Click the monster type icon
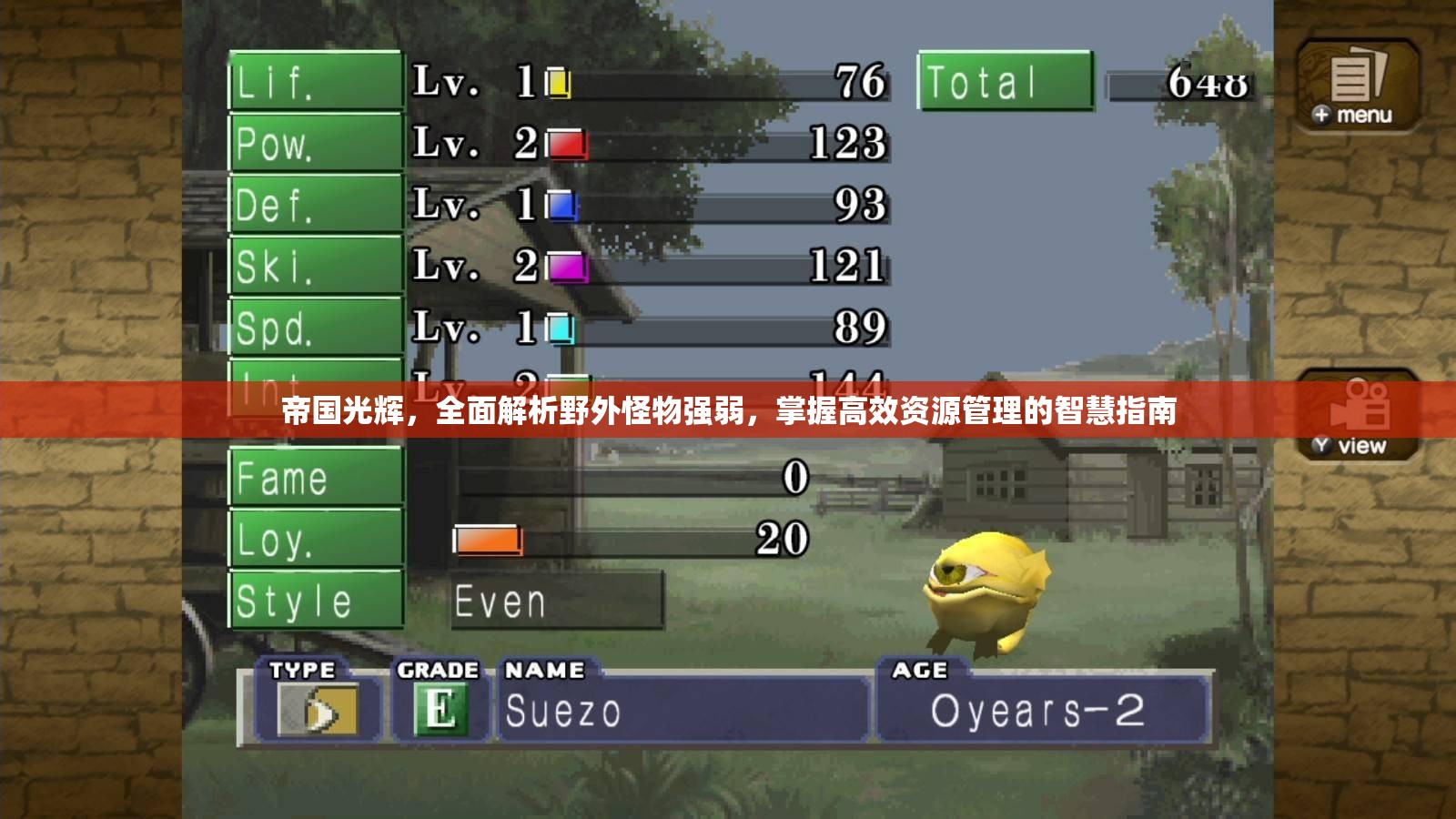The image size is (1456, 819). pyautogui.click(x=318, y=710)
